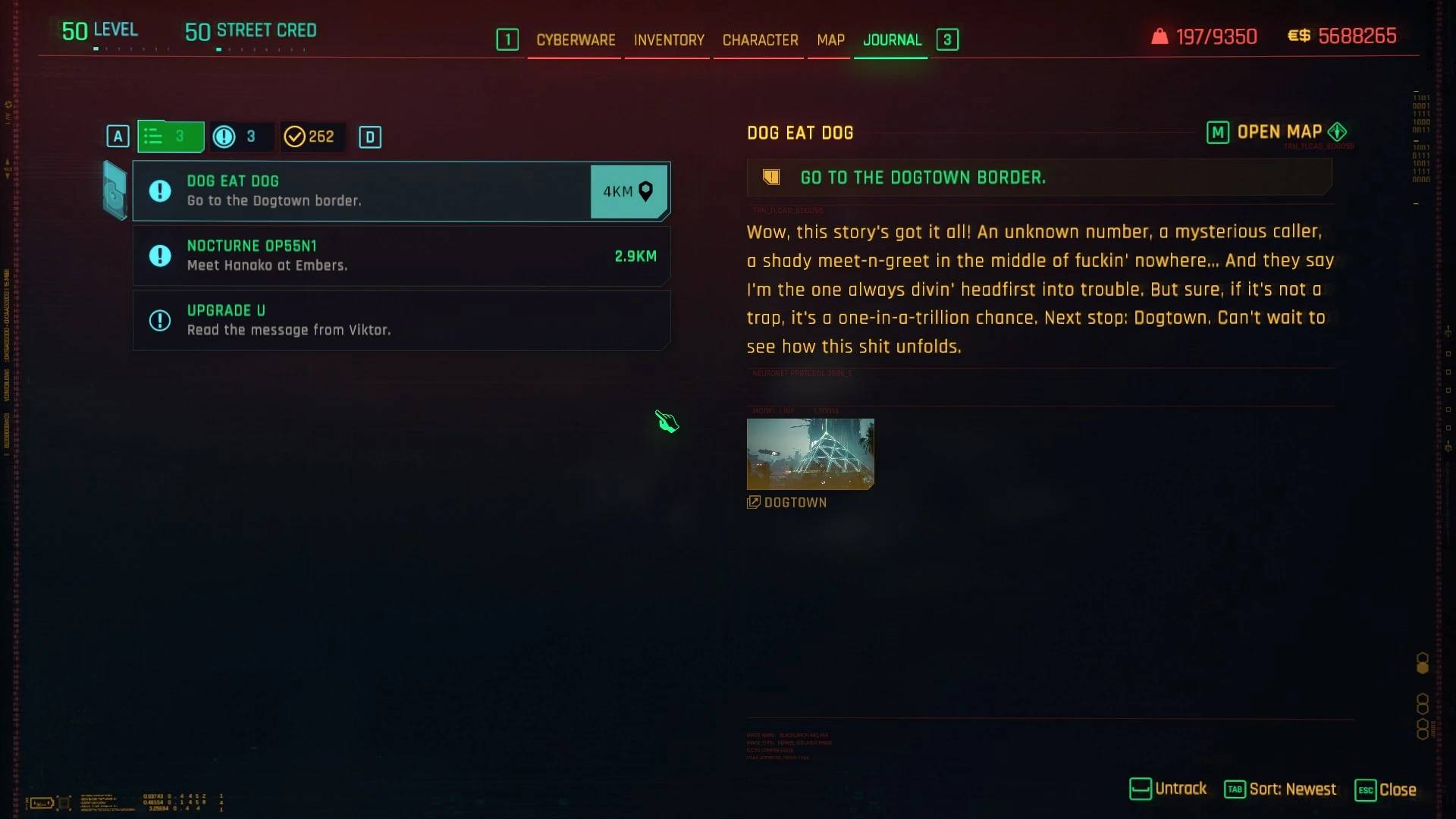
Task: Select the Upgrade U quest row
Action: point(400,321)
